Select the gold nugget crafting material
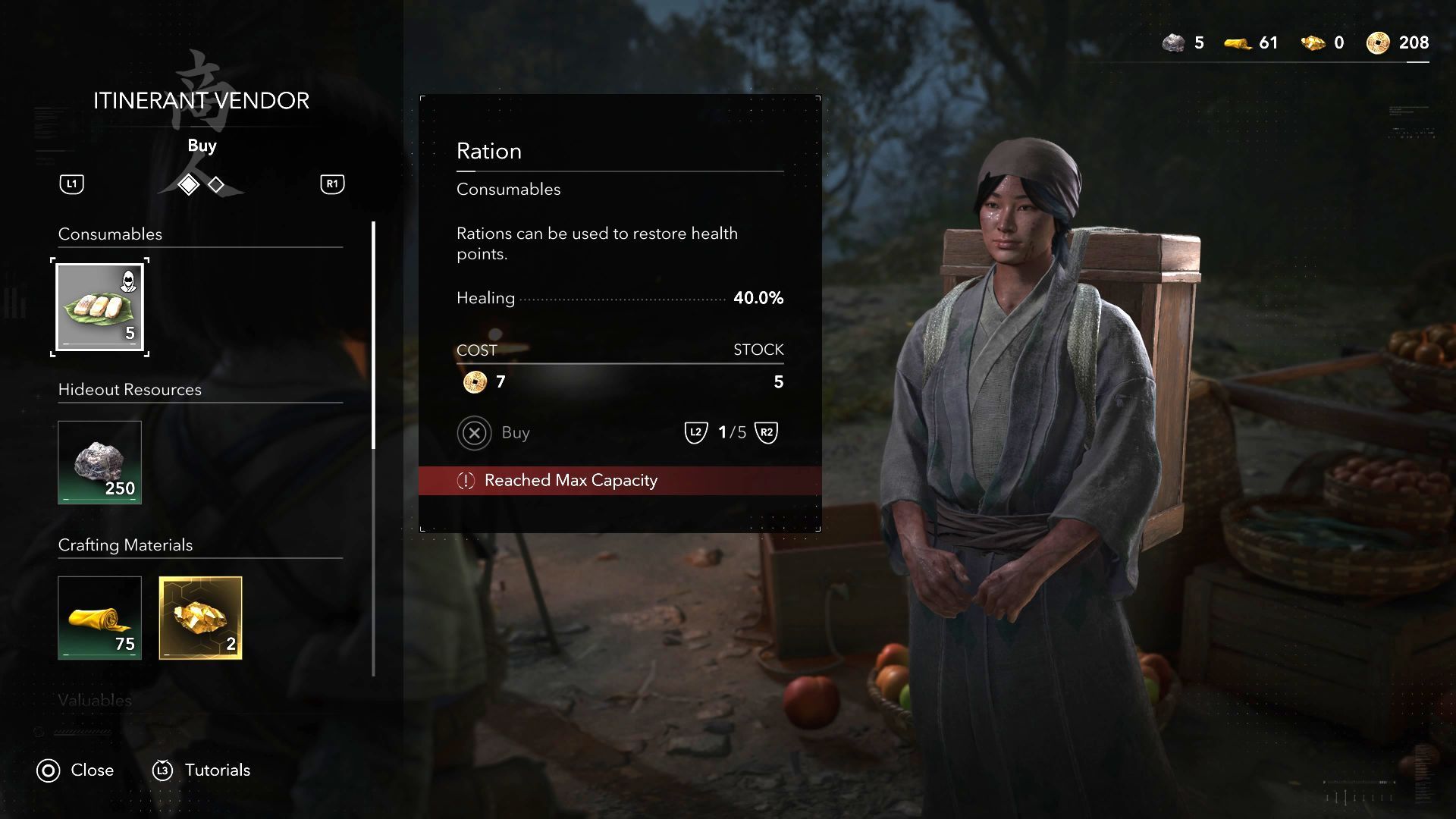Viewport: 1456px width, 819px height. pos(201,618)
